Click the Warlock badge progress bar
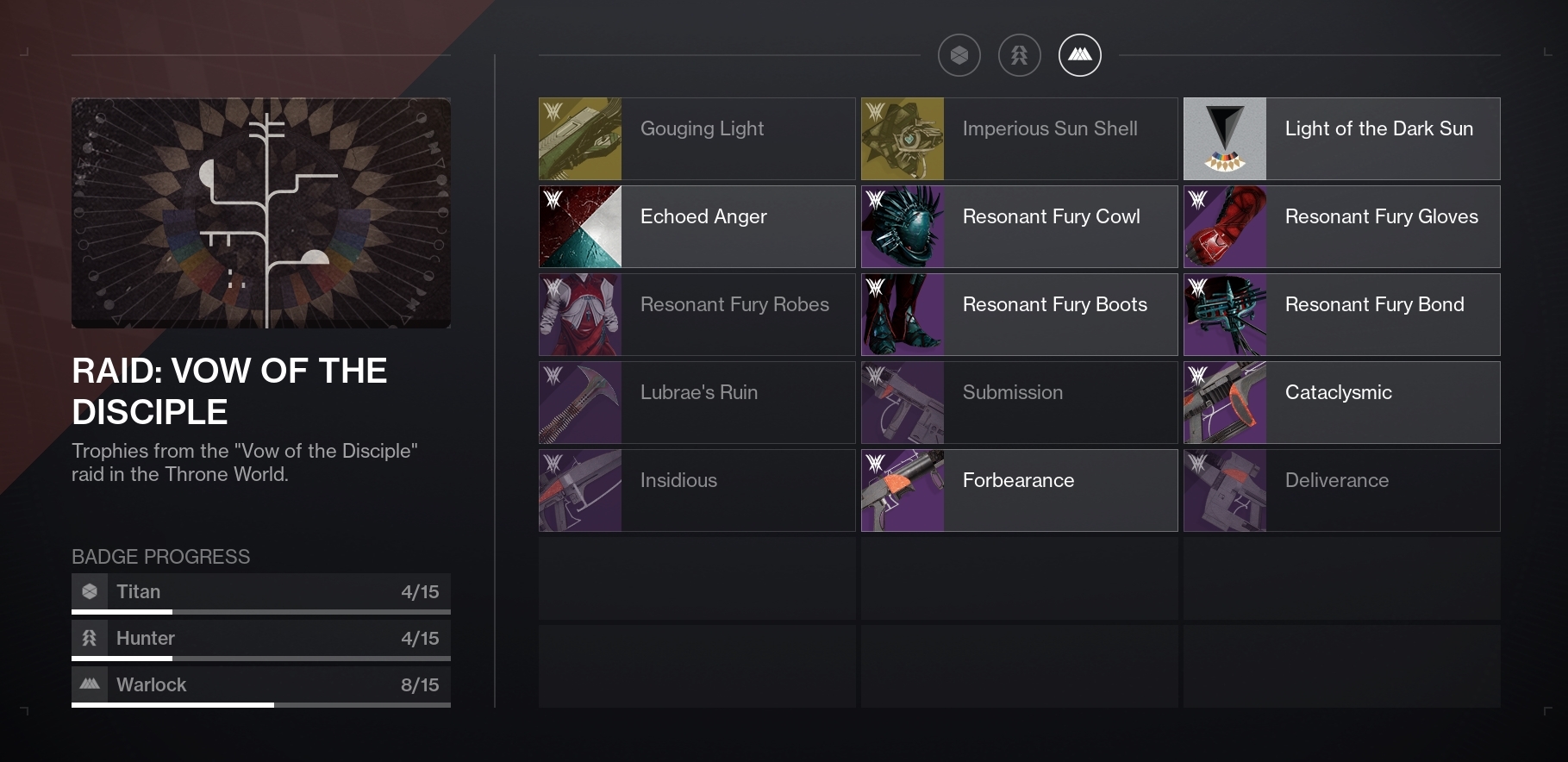 pyautogui.click(x=260, y=684)
